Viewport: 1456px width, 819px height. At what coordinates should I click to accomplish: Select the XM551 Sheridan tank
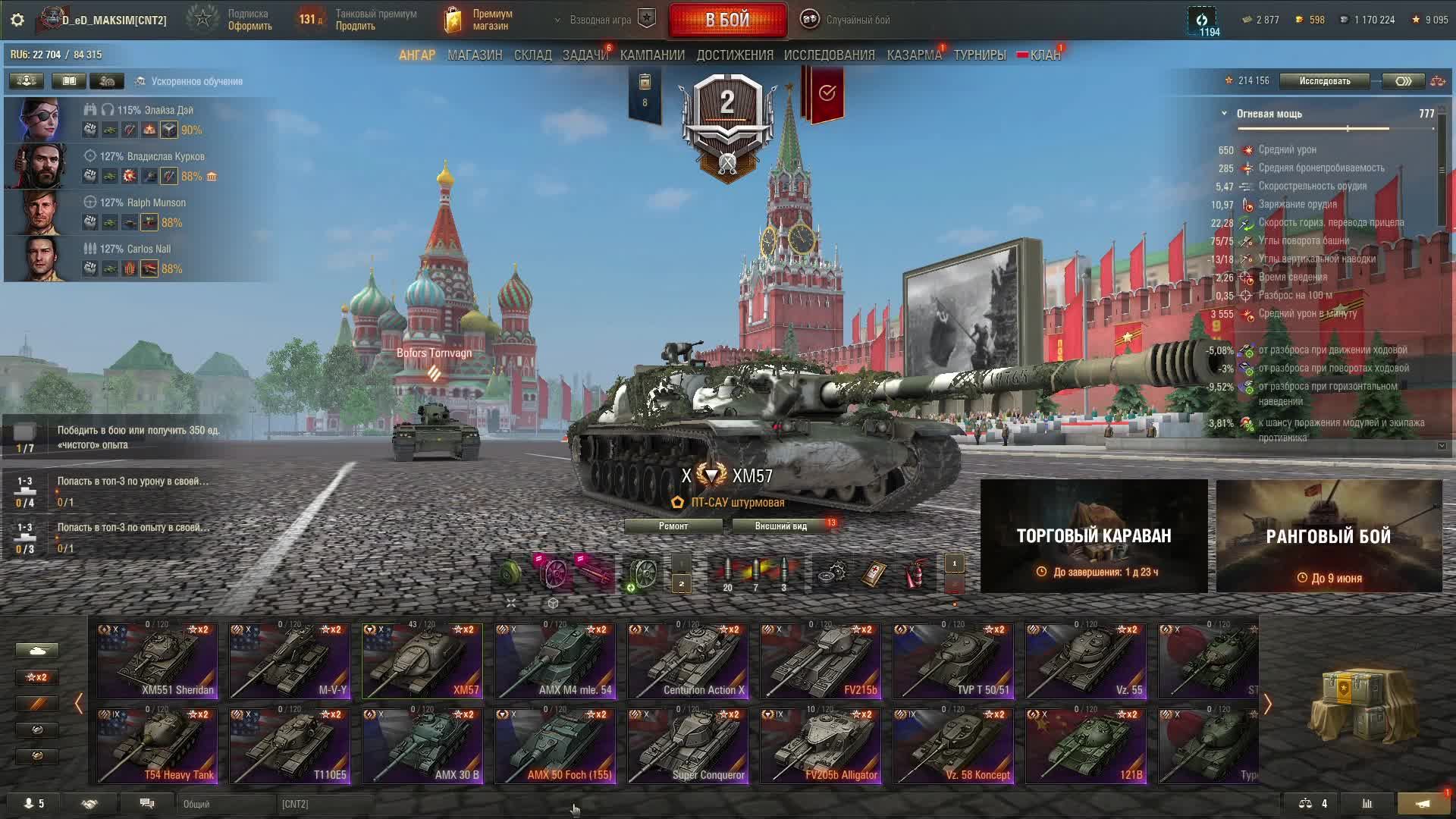click(x=157, y=661)
